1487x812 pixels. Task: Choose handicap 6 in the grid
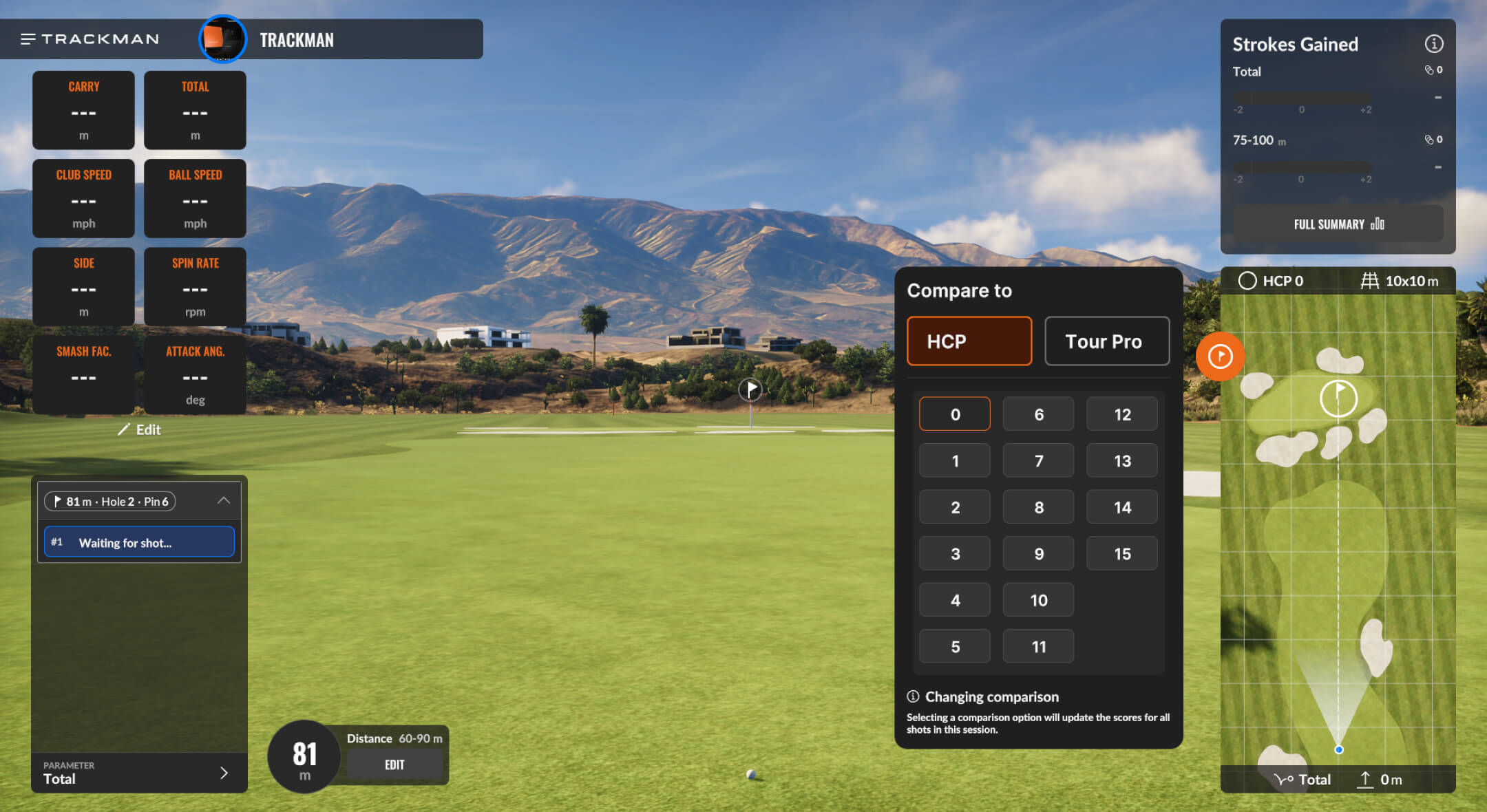point(1038,414)
